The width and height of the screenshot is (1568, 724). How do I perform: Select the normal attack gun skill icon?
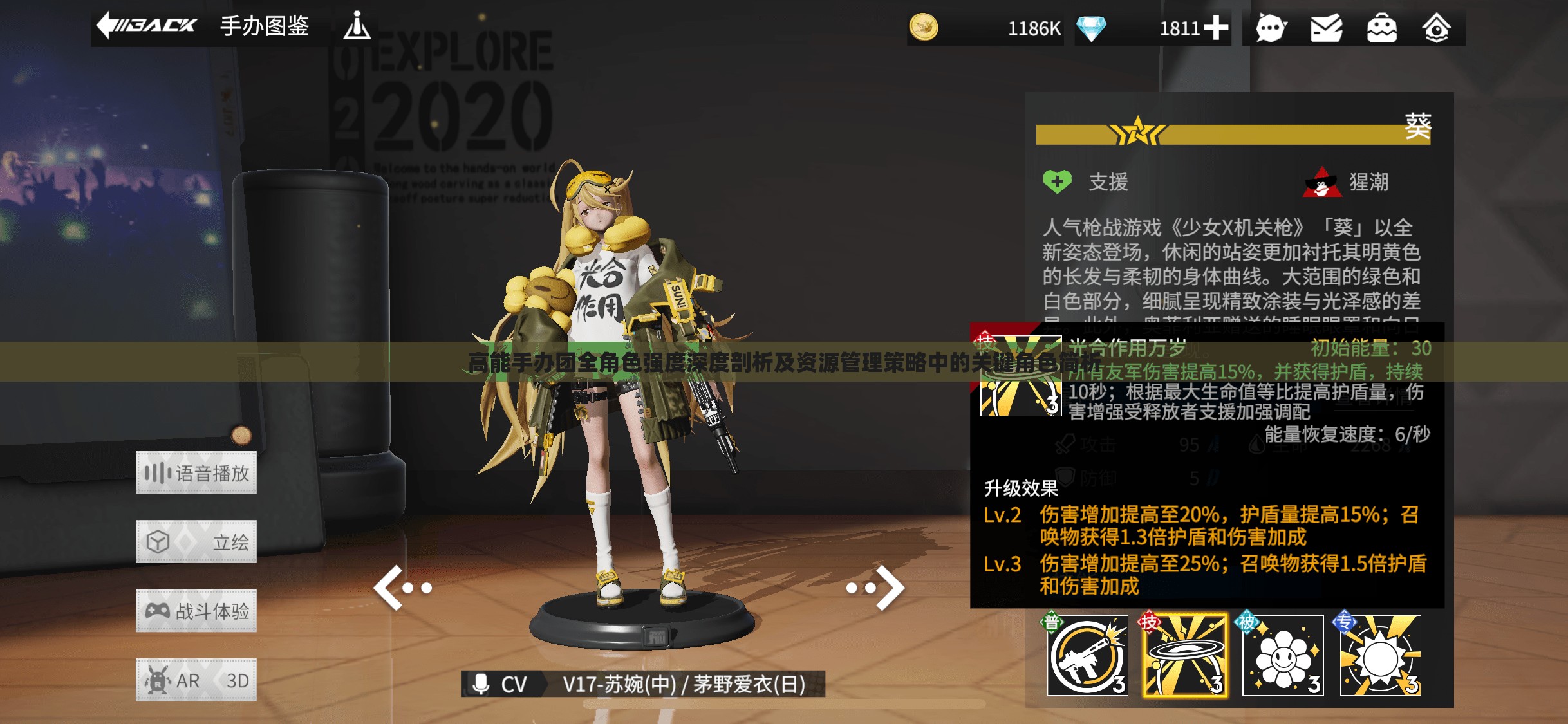click(1087, 656)
